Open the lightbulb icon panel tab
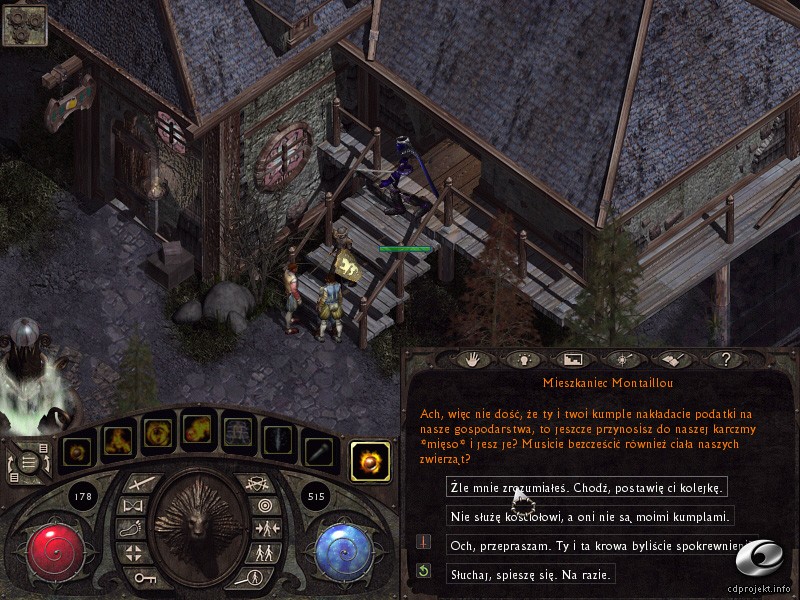The width and height of the screenshot is (800, 600). (523, 357)
